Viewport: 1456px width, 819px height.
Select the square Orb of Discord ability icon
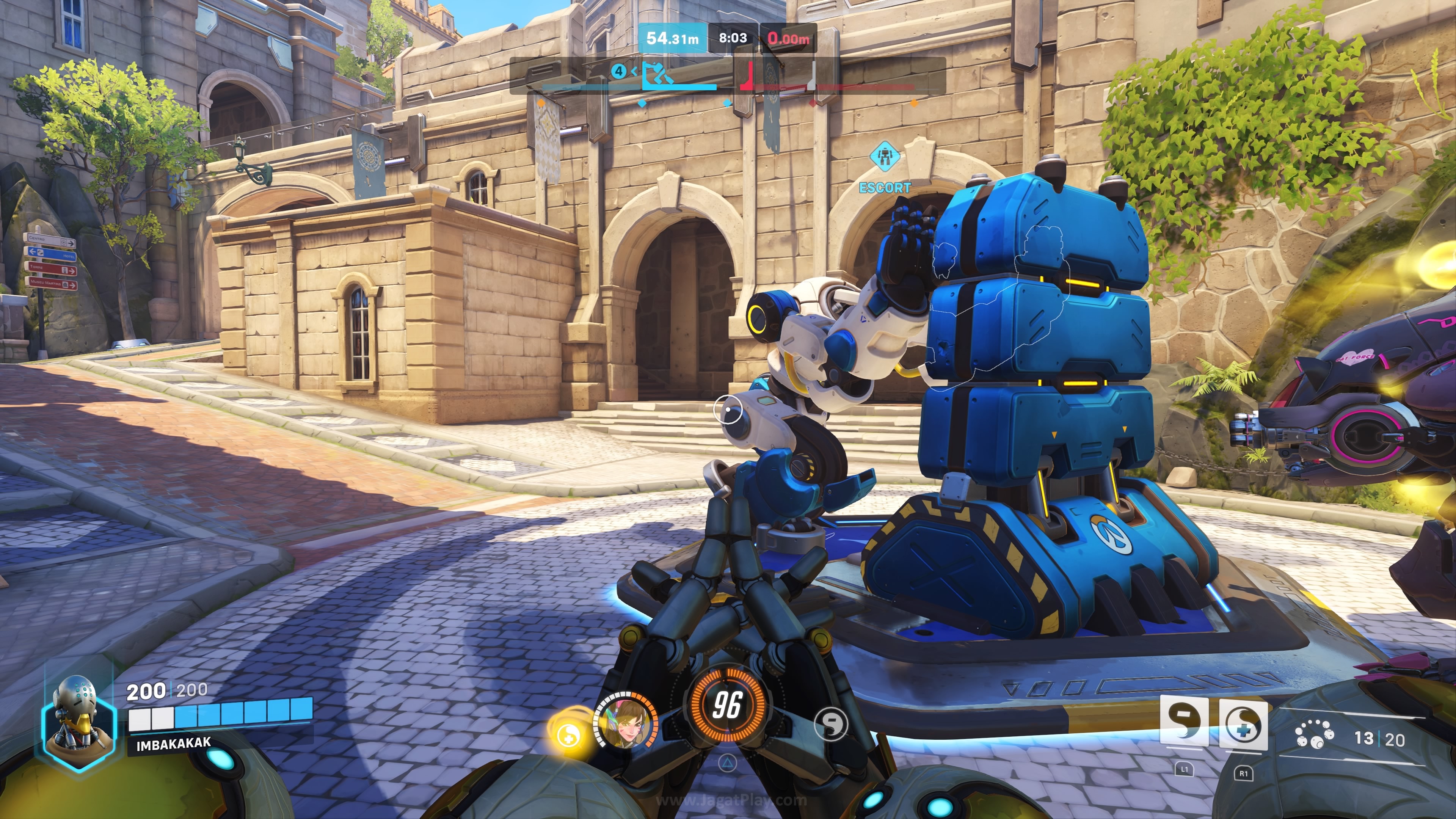pos(1183,722)
